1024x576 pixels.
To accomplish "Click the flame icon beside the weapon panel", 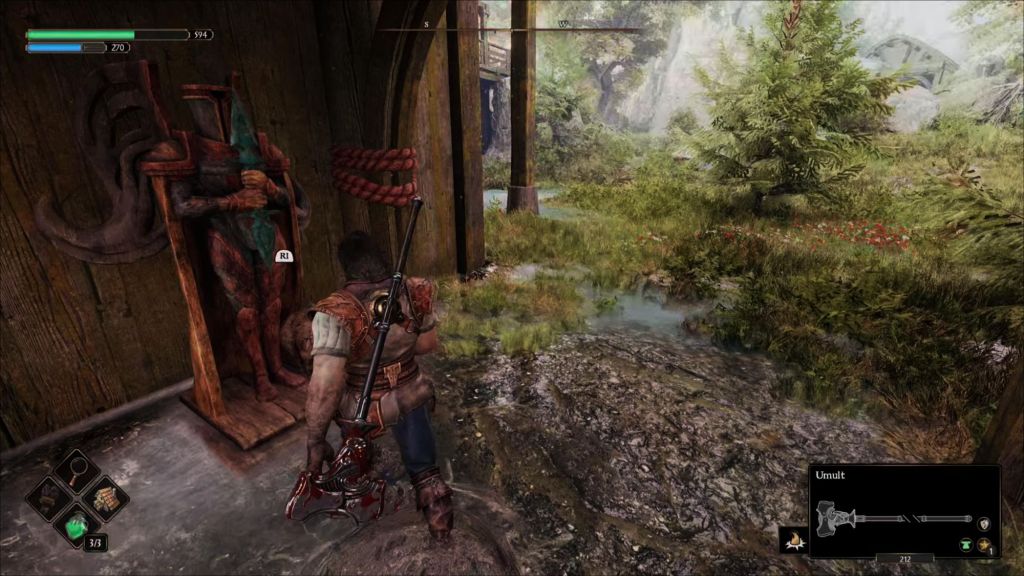I will coord(794,541).
